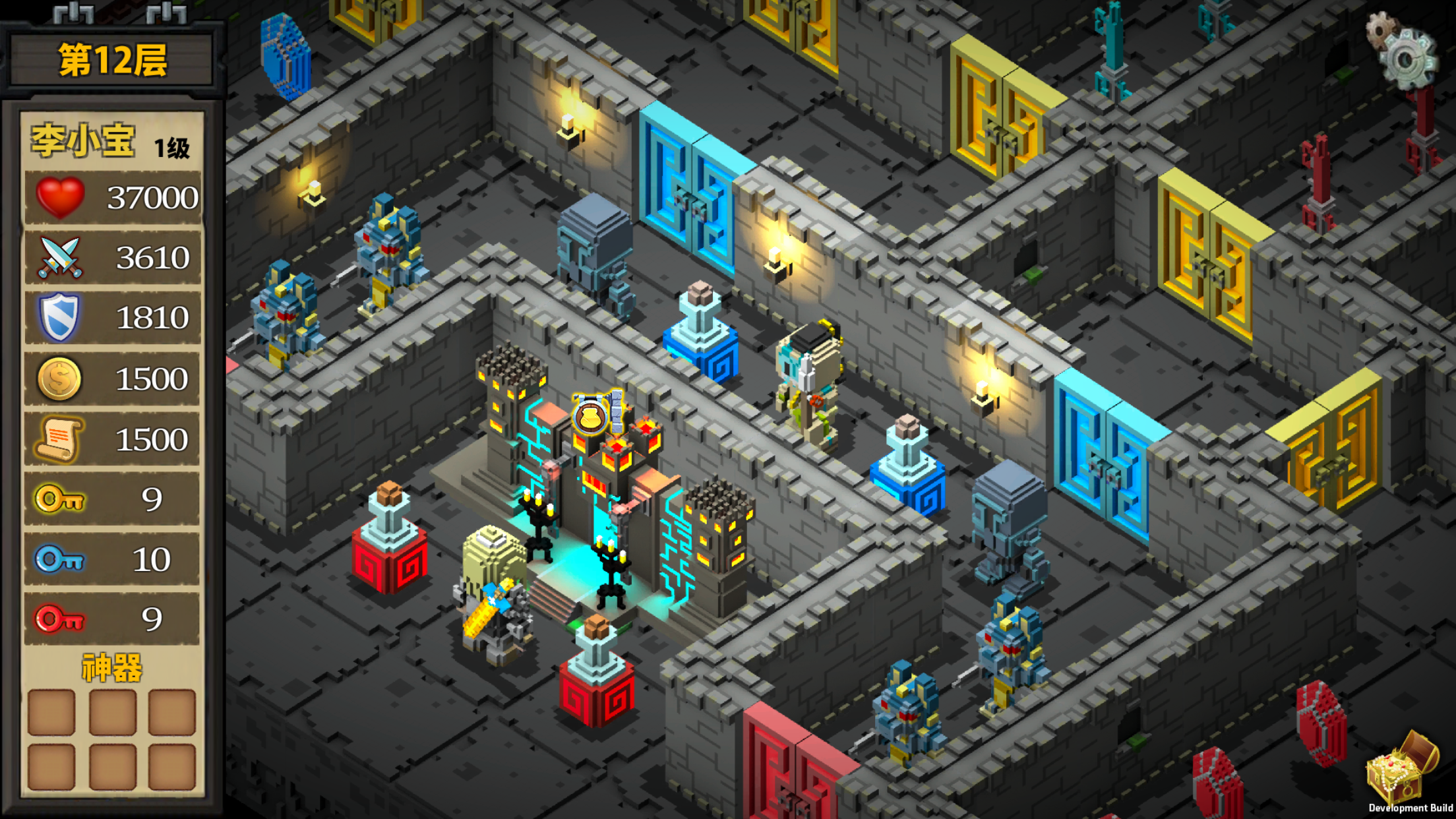Select the yellow key icon
1456x819 pixels.
coord(58,499)
